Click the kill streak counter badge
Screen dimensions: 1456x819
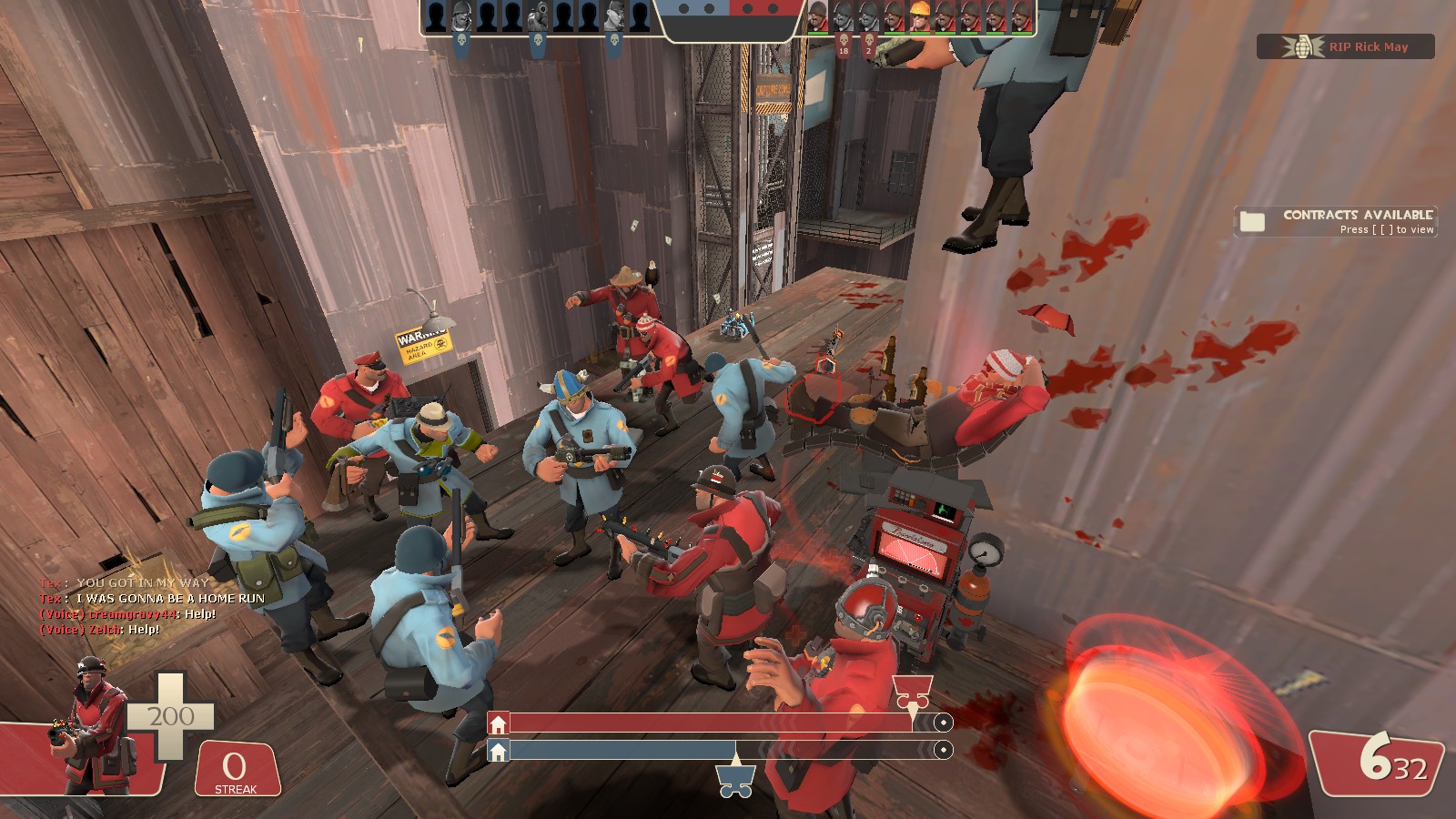click(x=236, y=770)
